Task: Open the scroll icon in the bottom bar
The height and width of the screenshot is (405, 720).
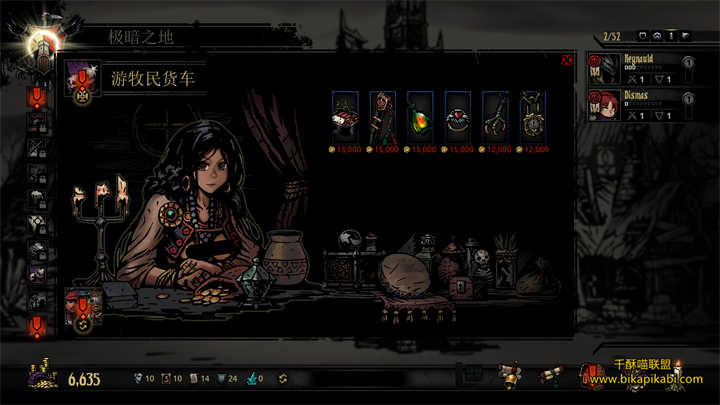Action: [x=549, y=376]
